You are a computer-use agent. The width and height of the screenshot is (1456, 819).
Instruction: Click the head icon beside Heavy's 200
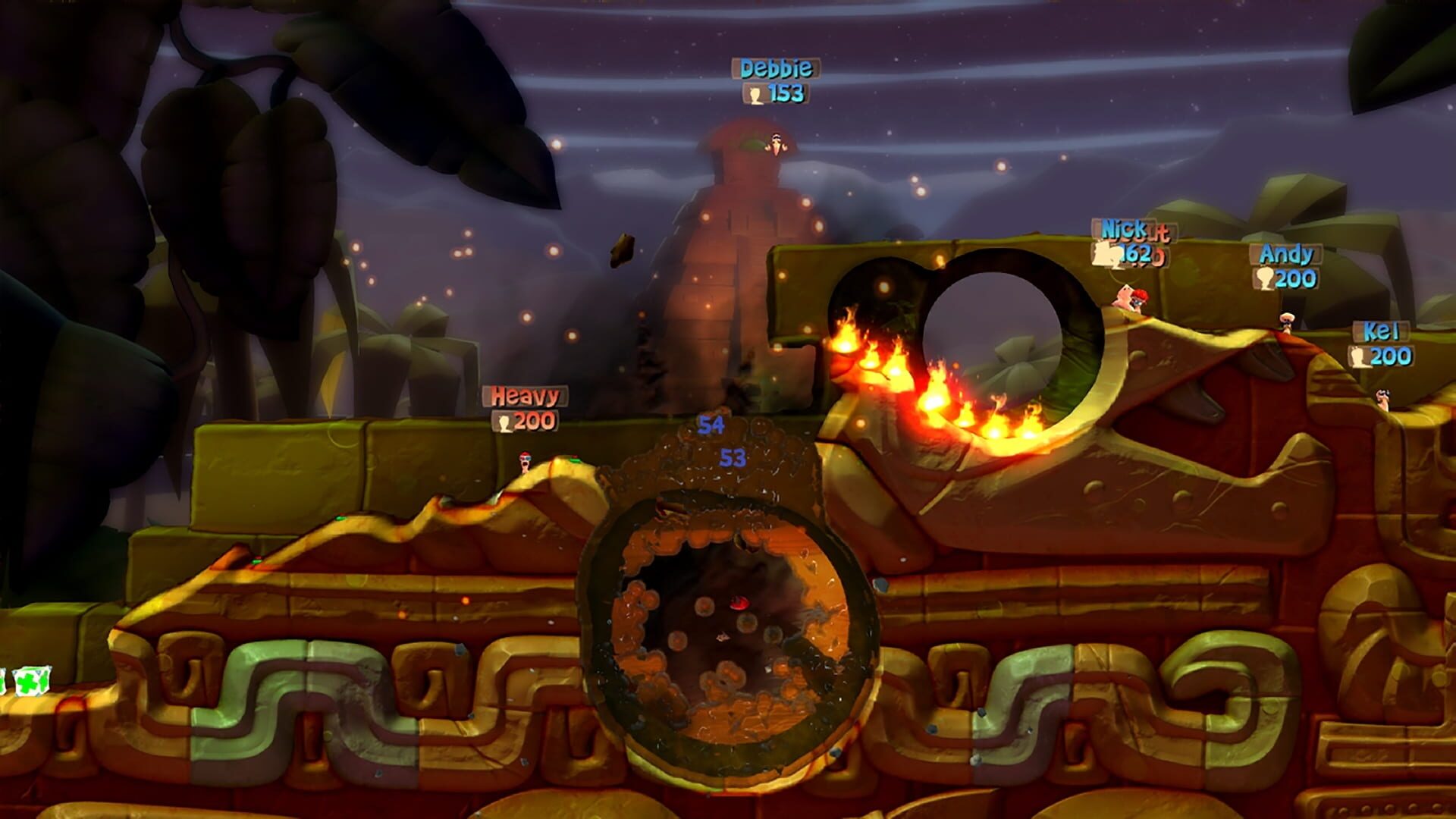pos(504,423)
